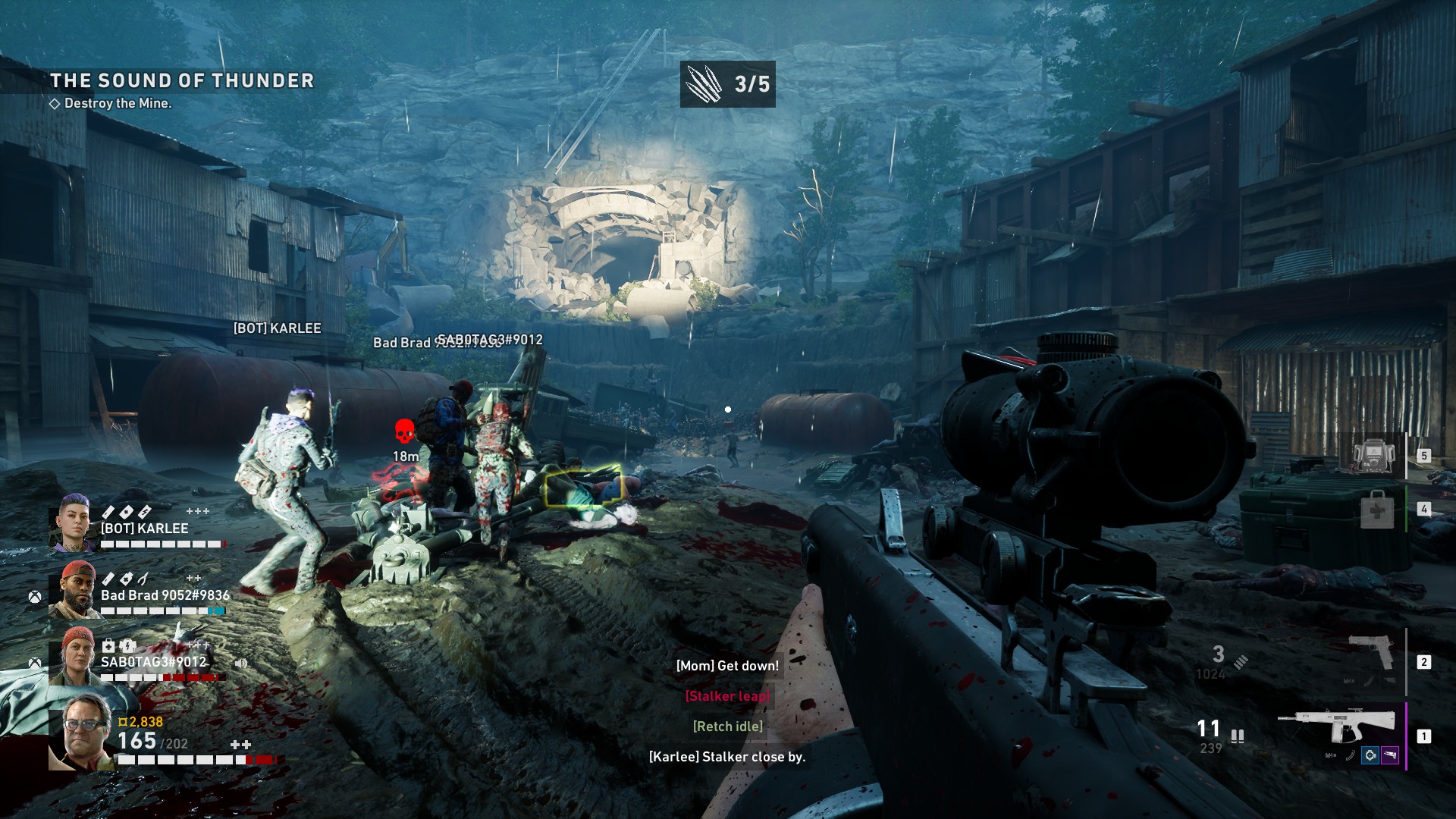Switch to the pistol in slot 2
The image size is (1456, 819).
[1372, 653]
